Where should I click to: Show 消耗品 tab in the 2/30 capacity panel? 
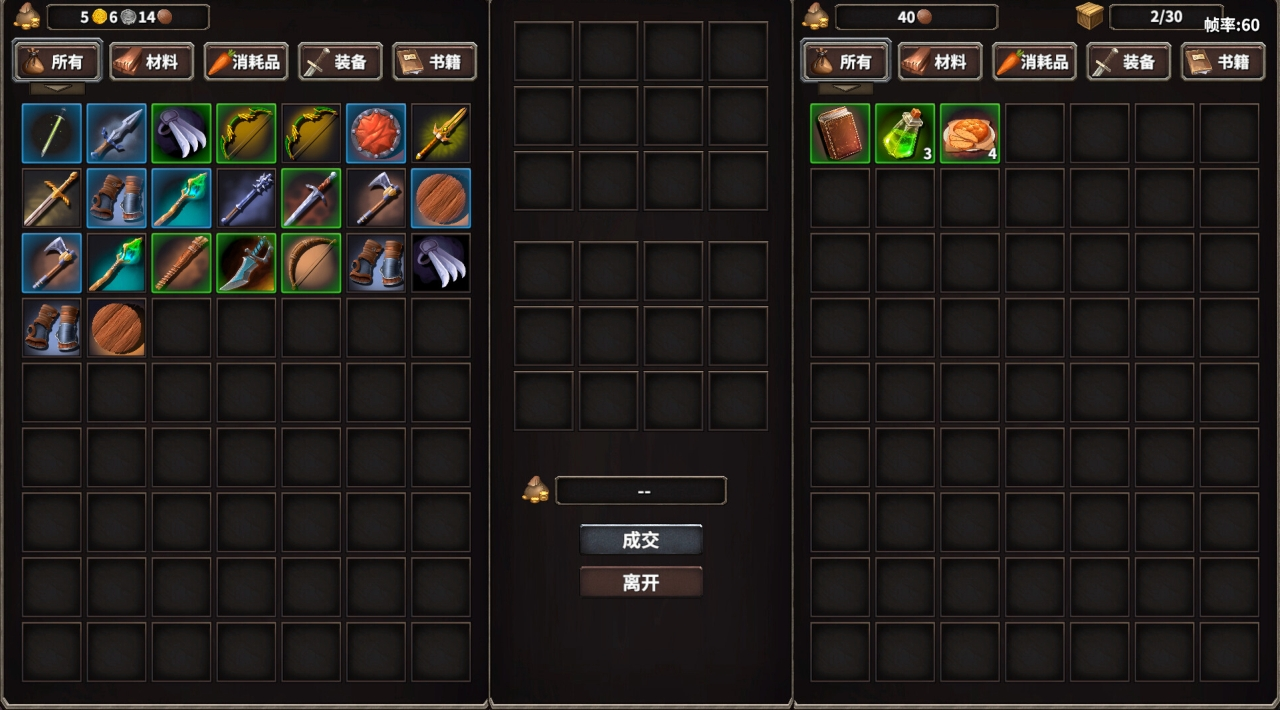click(1034, 62)
